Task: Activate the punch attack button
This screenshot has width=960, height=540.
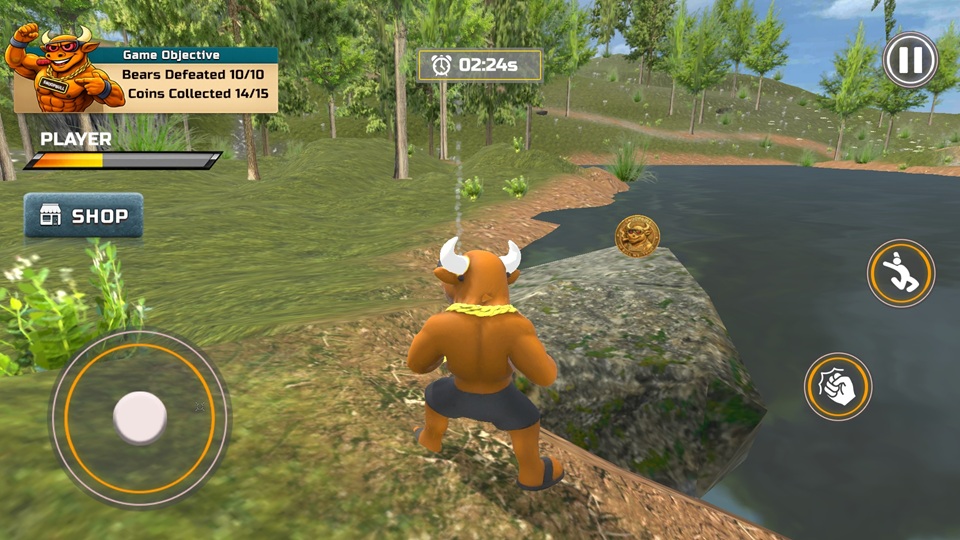Action: tap(838, 387)
